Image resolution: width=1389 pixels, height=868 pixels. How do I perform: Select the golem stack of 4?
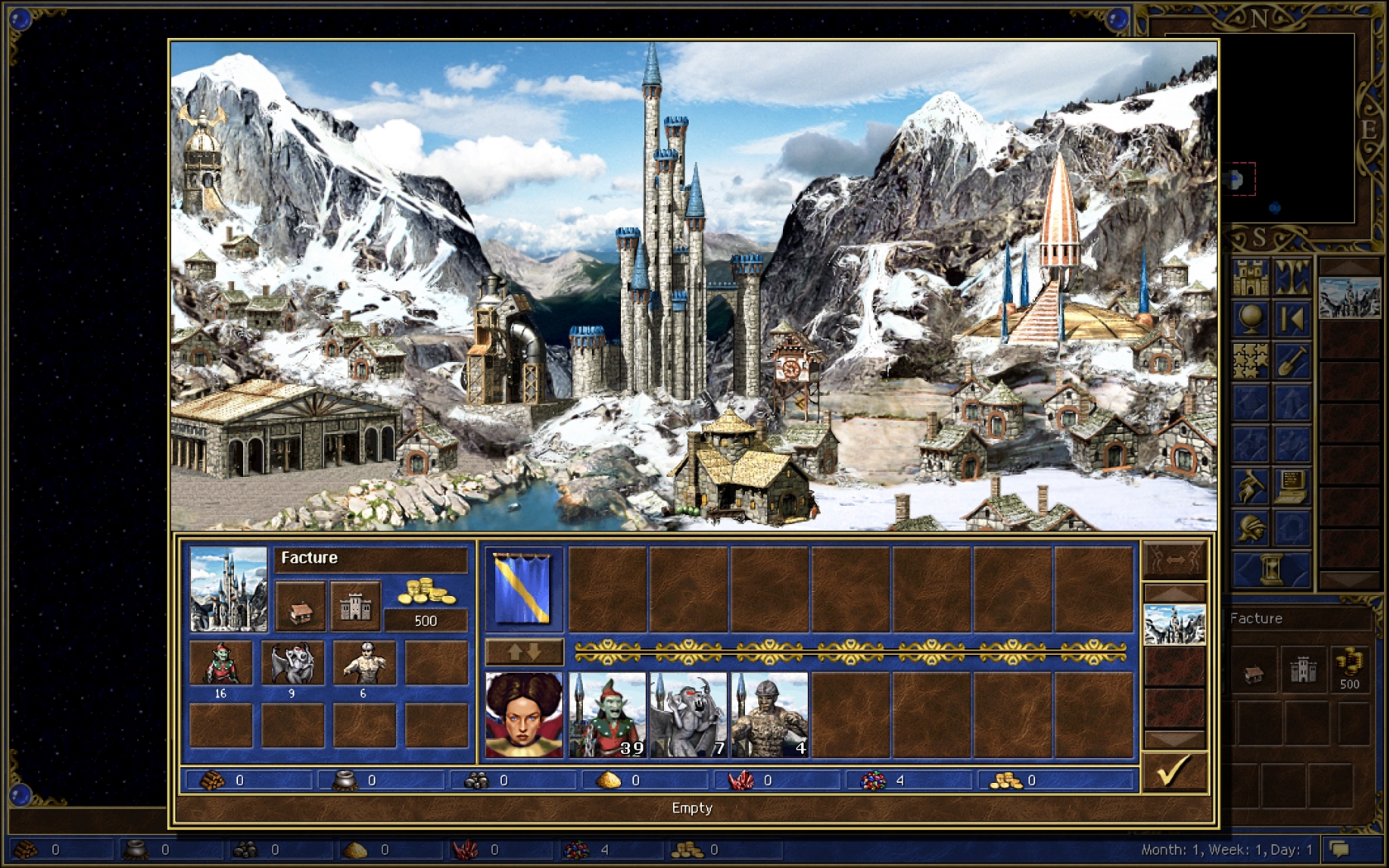pyautogui.click(x=769, y=715)
